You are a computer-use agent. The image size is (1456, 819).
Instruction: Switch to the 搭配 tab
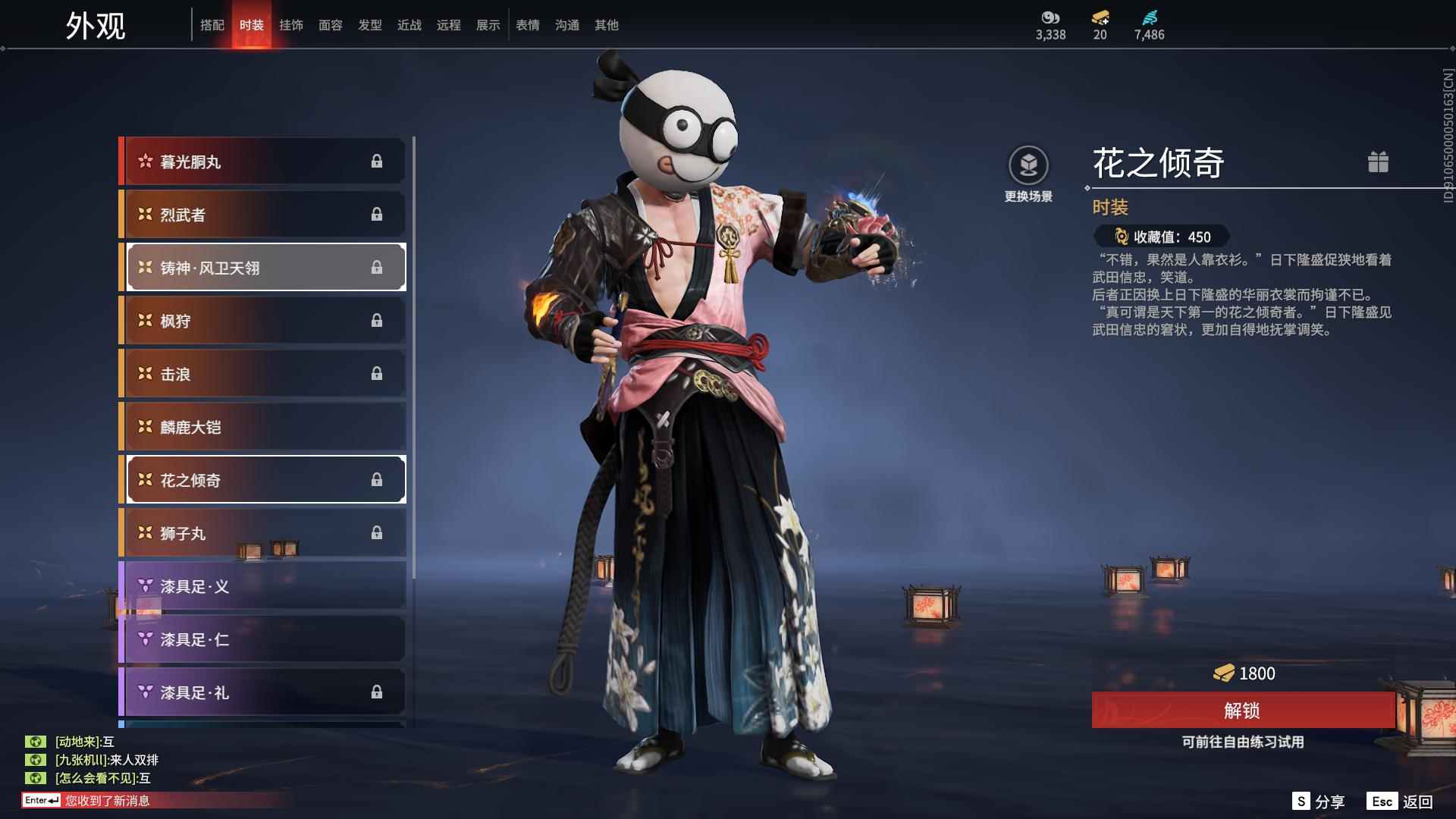pyautogui.click(x=212, y=25)
